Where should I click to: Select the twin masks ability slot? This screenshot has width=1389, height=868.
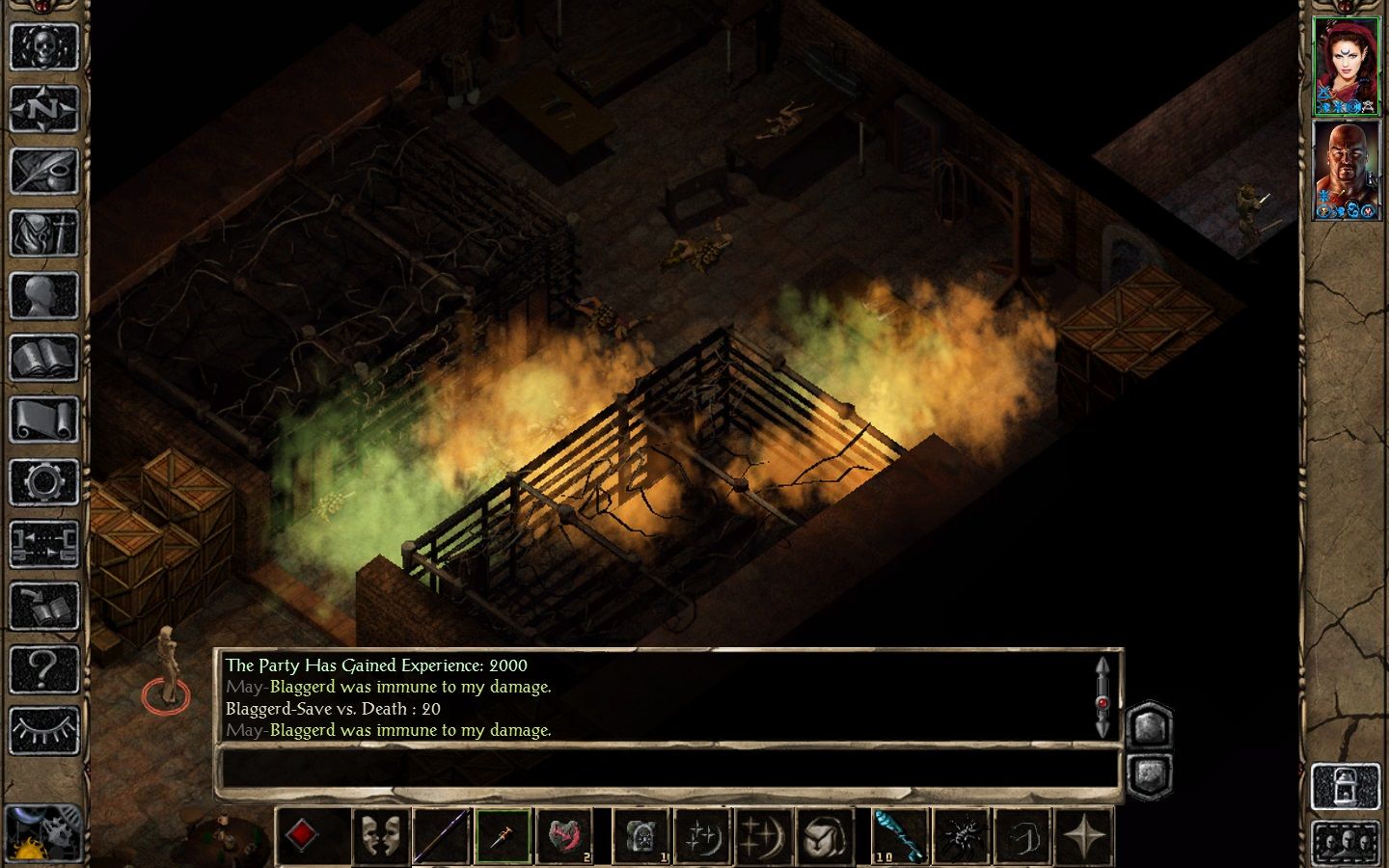pyautogui.click(x=379, y=835)
